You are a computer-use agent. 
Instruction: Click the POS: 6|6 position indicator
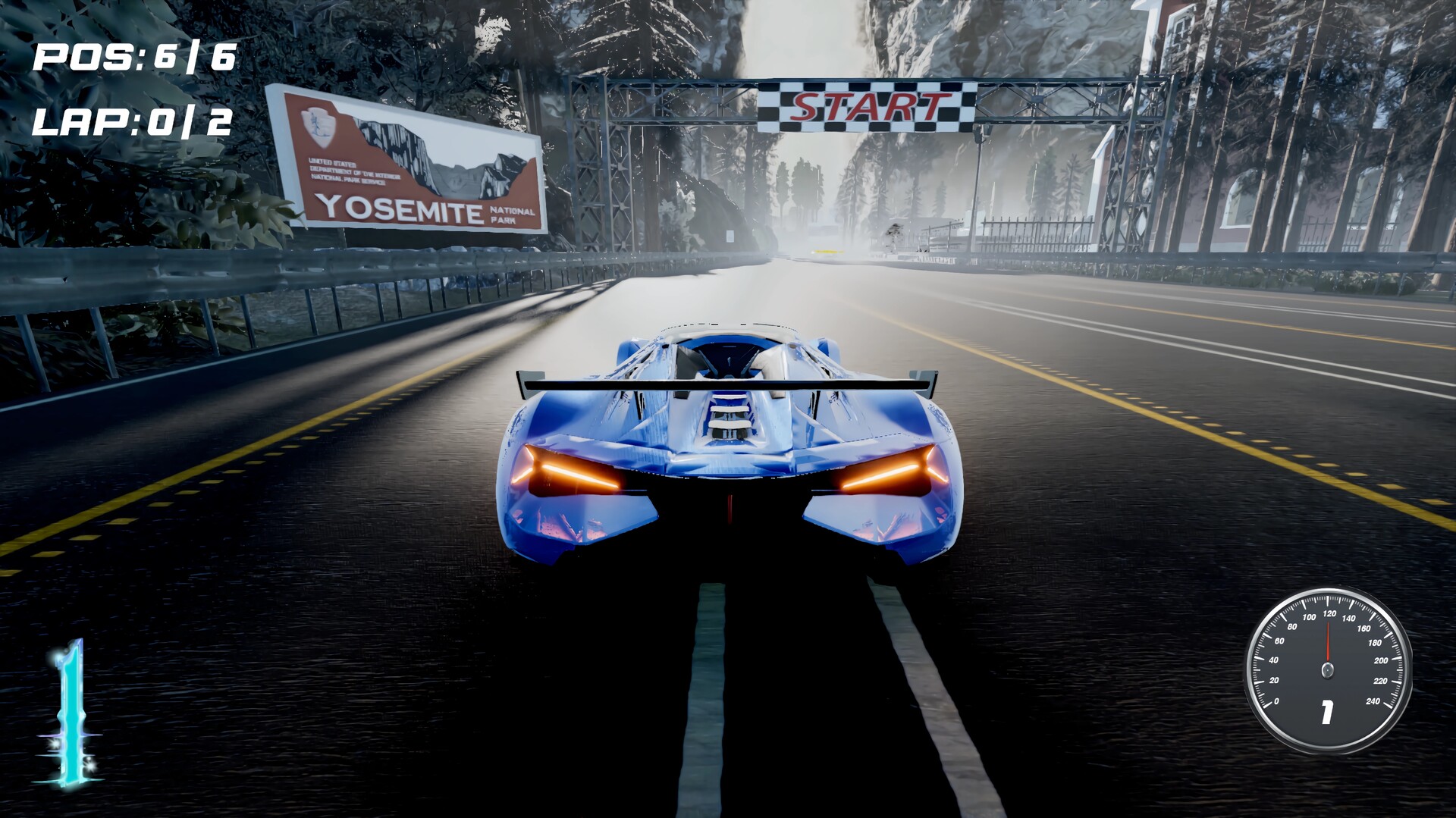coord(133,55)
